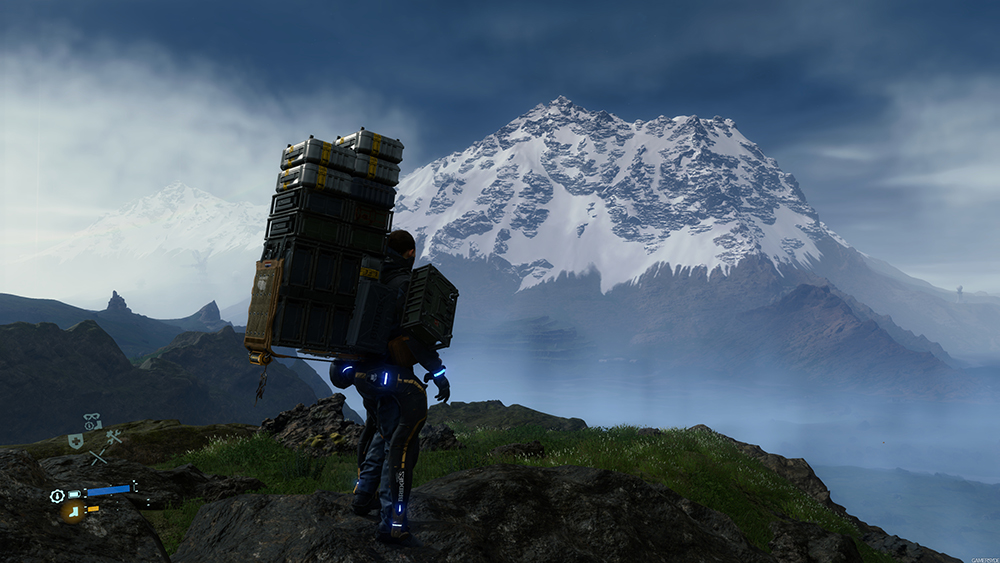Screen dimensions: 1000x563
Task: Choose the crossed wrenches tools icon
Action: click(113, 437)
